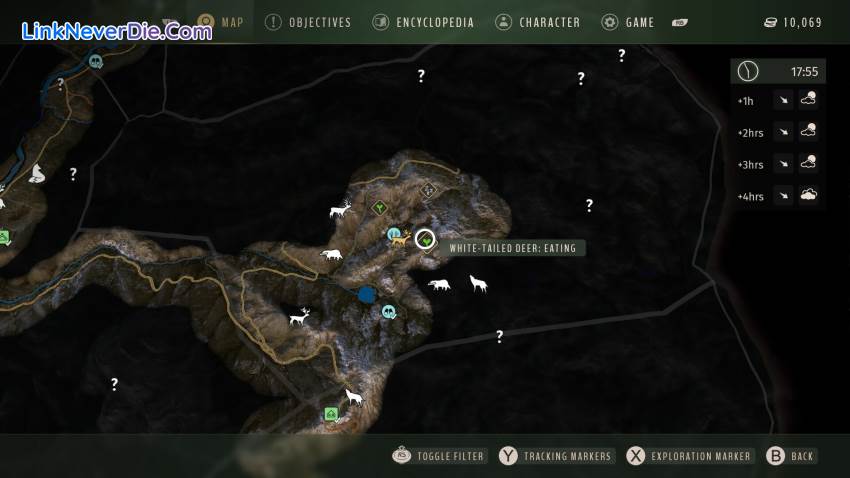The image size is (850, 478).
Task: Select the White-Tailed Deer eating marker
Action: pos(425,239)
